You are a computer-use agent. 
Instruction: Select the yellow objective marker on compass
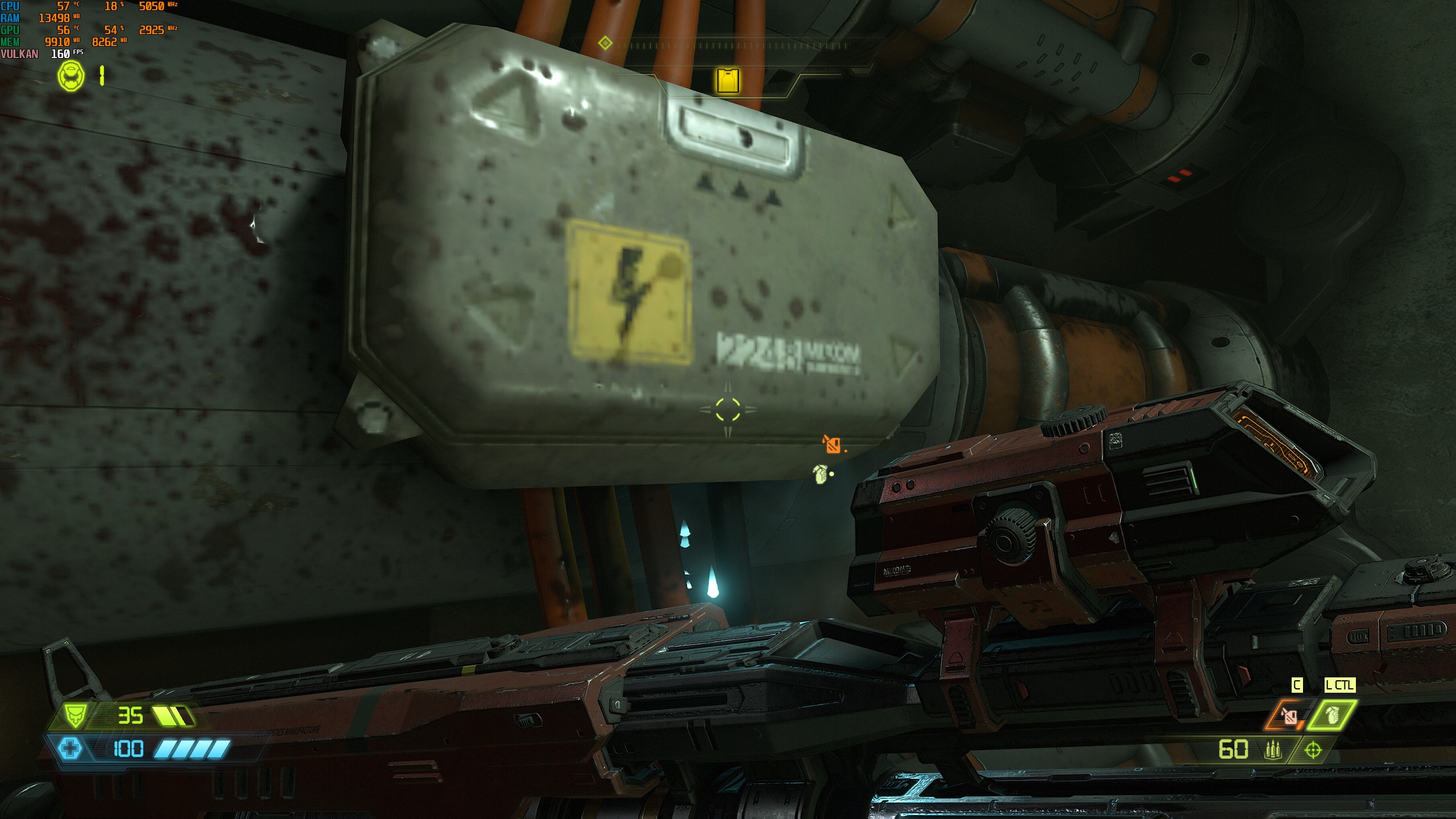click(728, 81)
